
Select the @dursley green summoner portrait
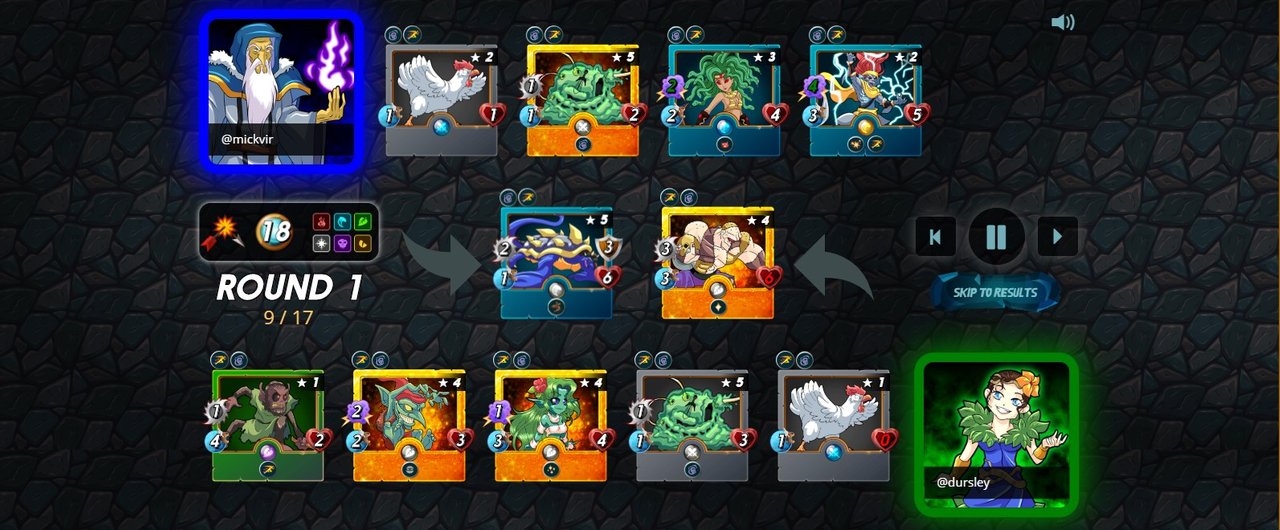coord(996,433)
